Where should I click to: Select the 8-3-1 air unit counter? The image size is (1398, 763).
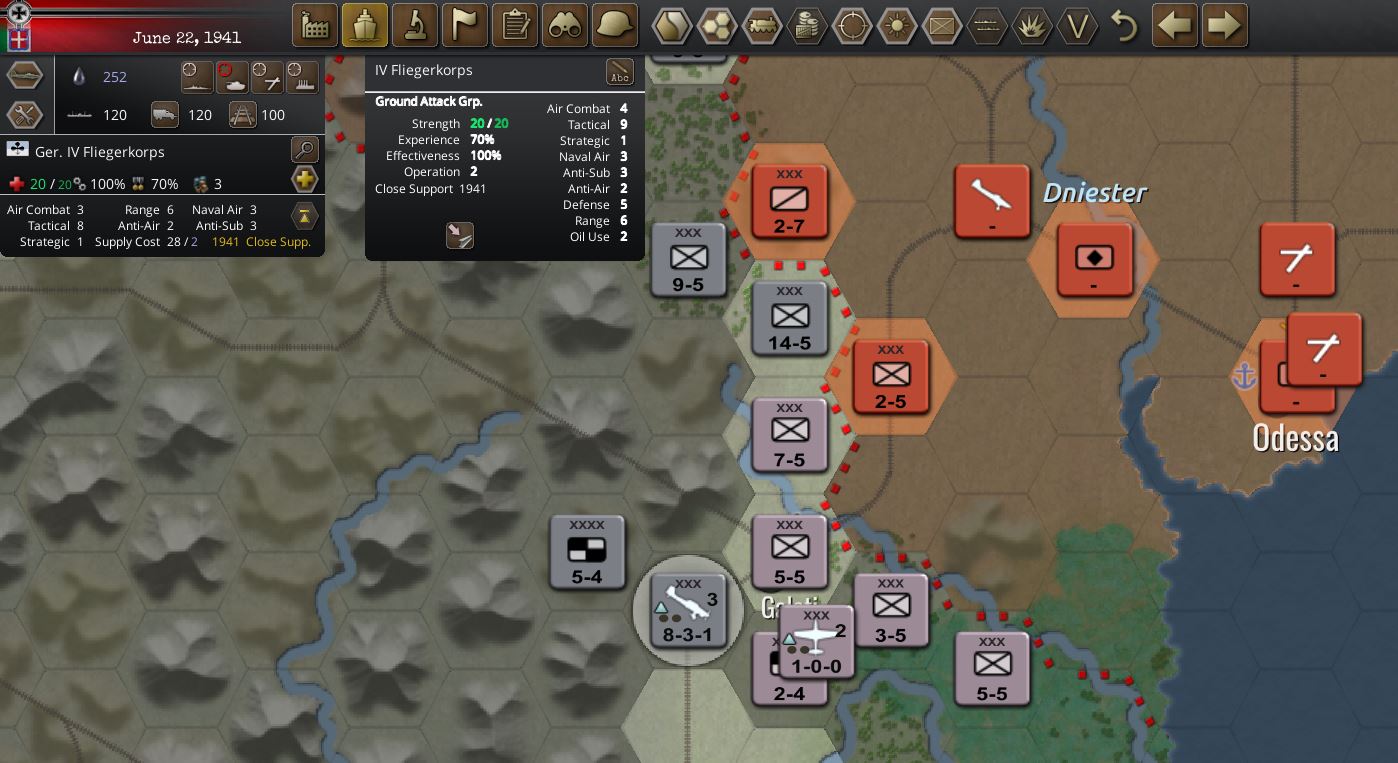(688, 610)
